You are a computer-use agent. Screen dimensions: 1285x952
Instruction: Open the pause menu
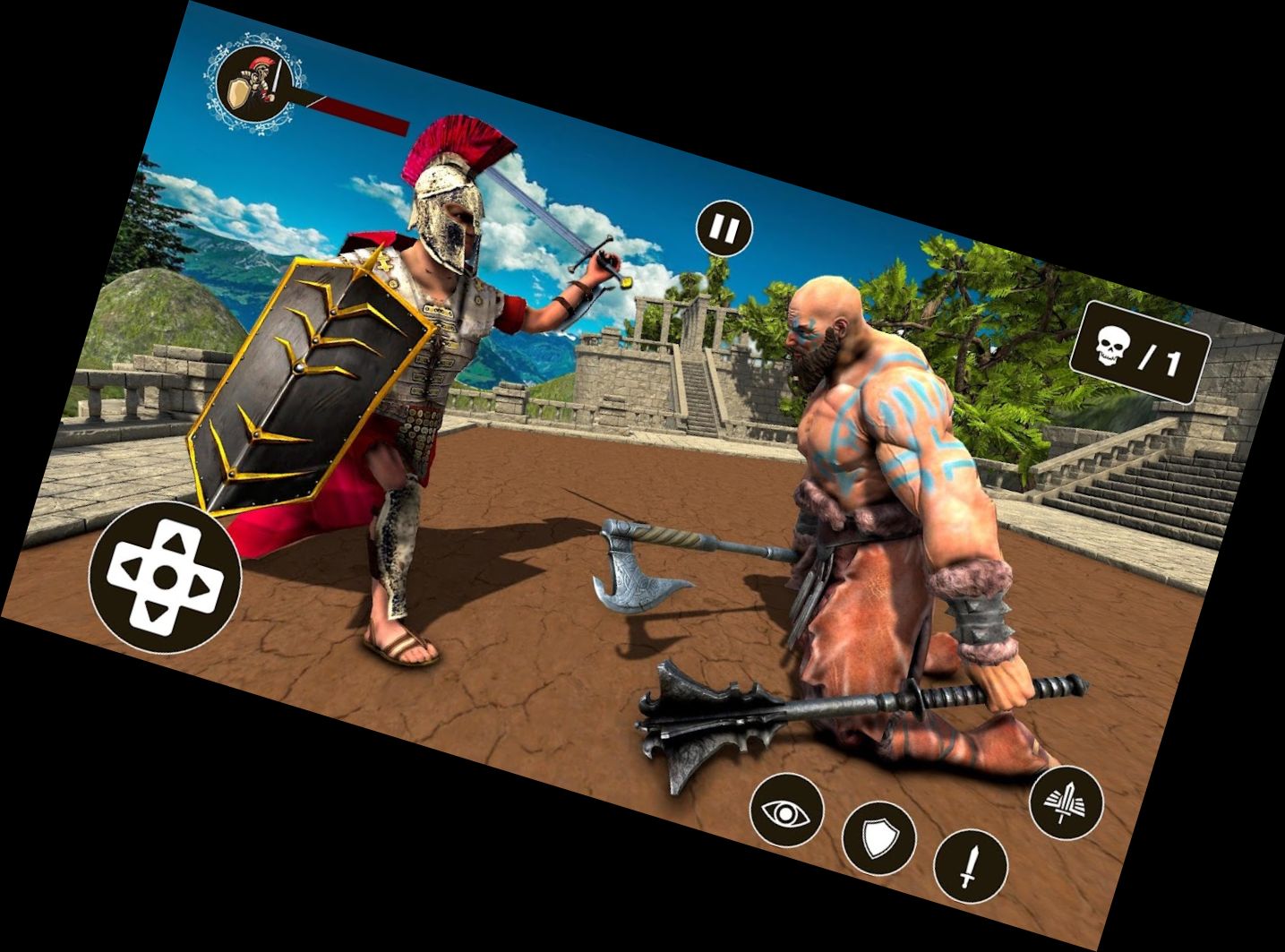[725, 227]
